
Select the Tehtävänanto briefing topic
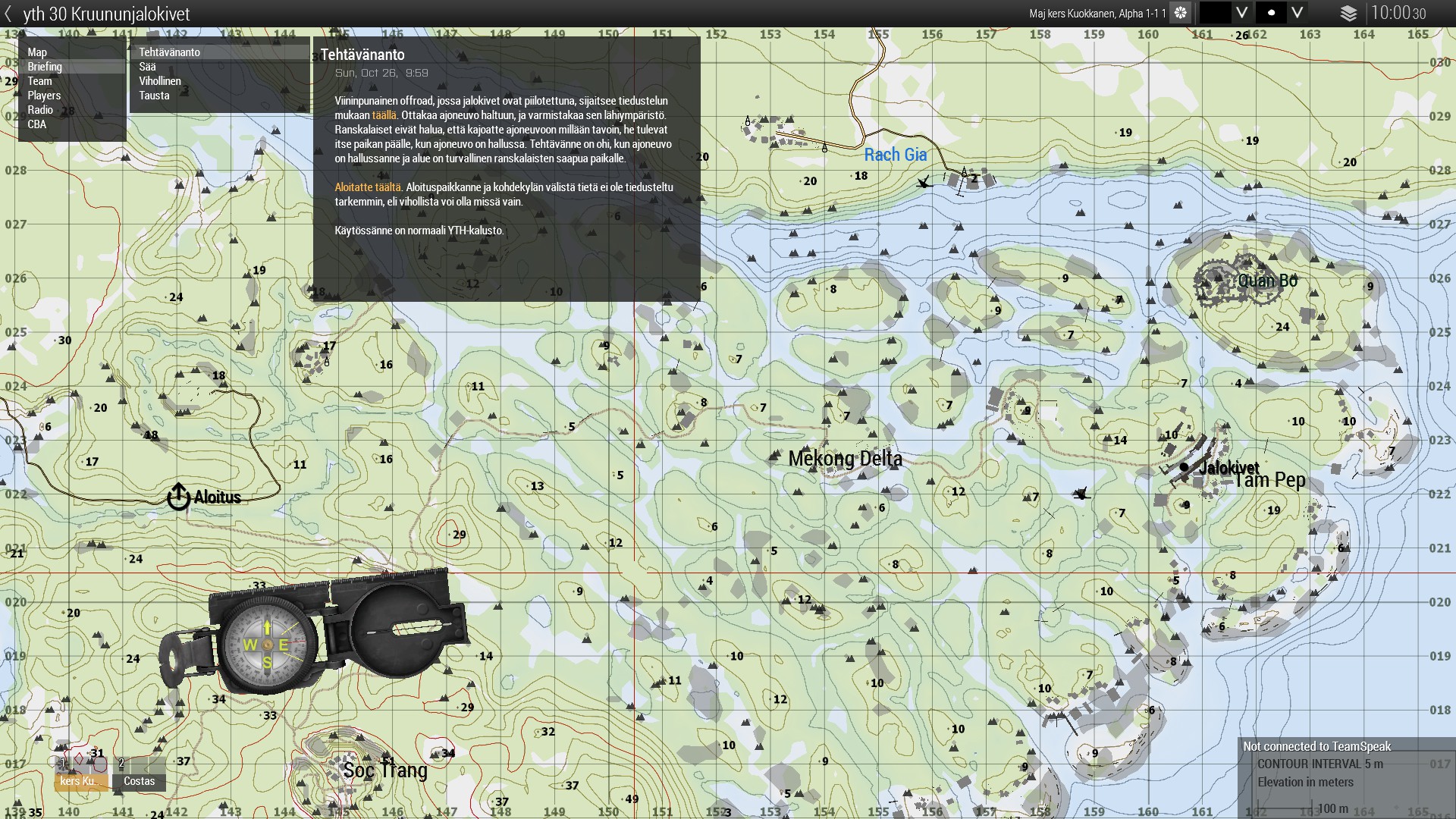click(169, 52)
